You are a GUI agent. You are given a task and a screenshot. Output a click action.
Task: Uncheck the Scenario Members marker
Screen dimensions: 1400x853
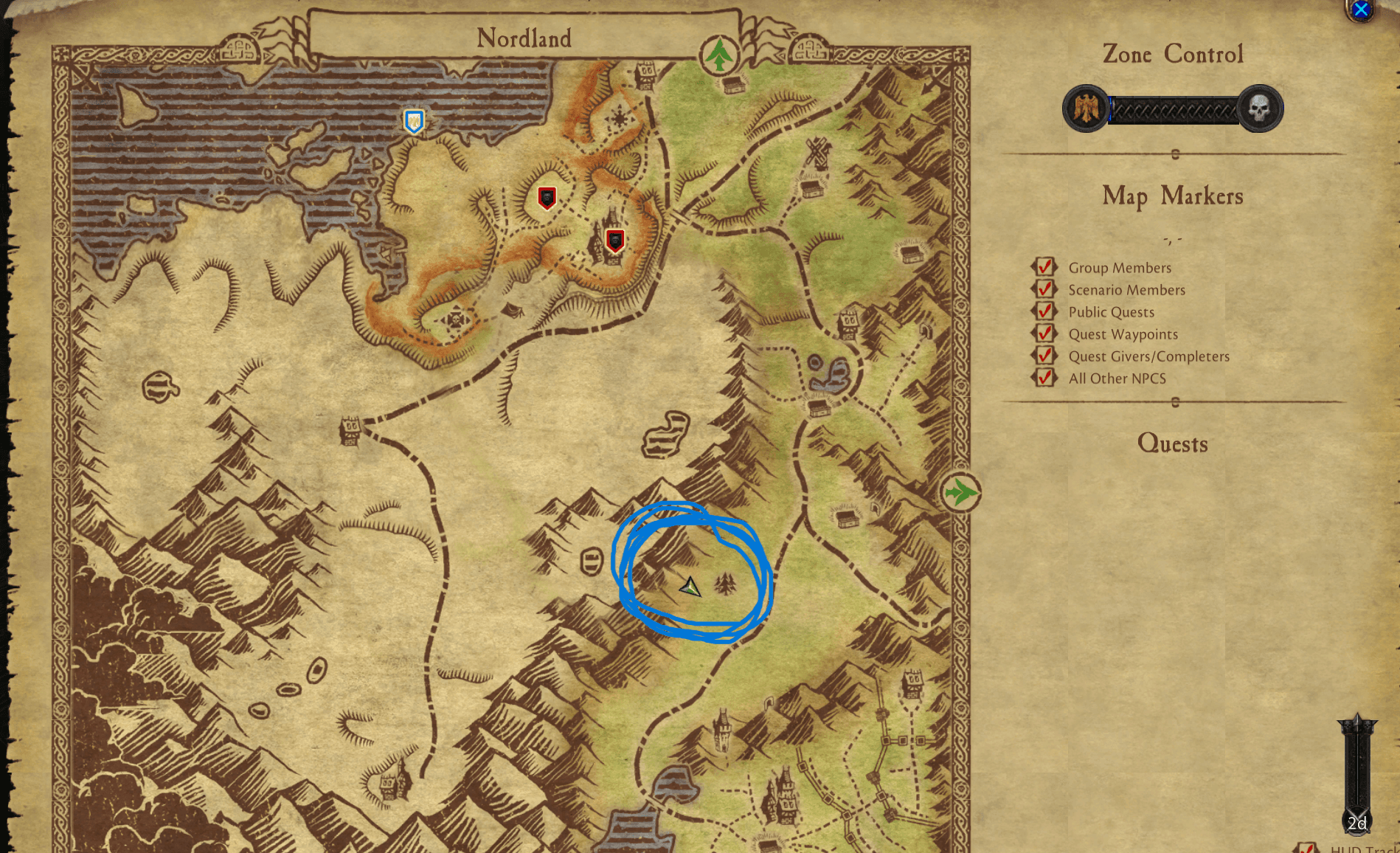coord(1044,289)
